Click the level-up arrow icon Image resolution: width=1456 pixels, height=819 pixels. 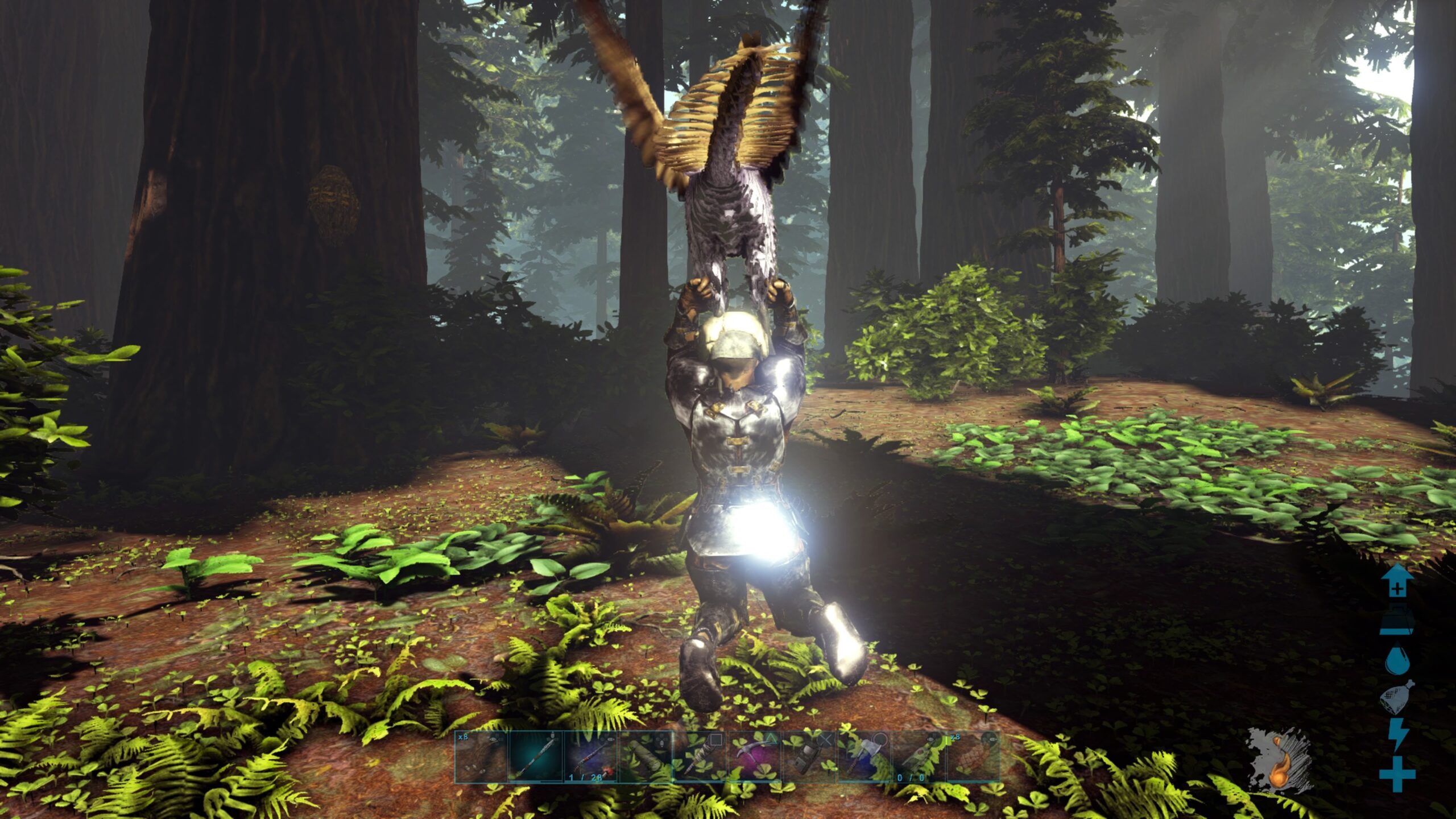pos(1397,581)
